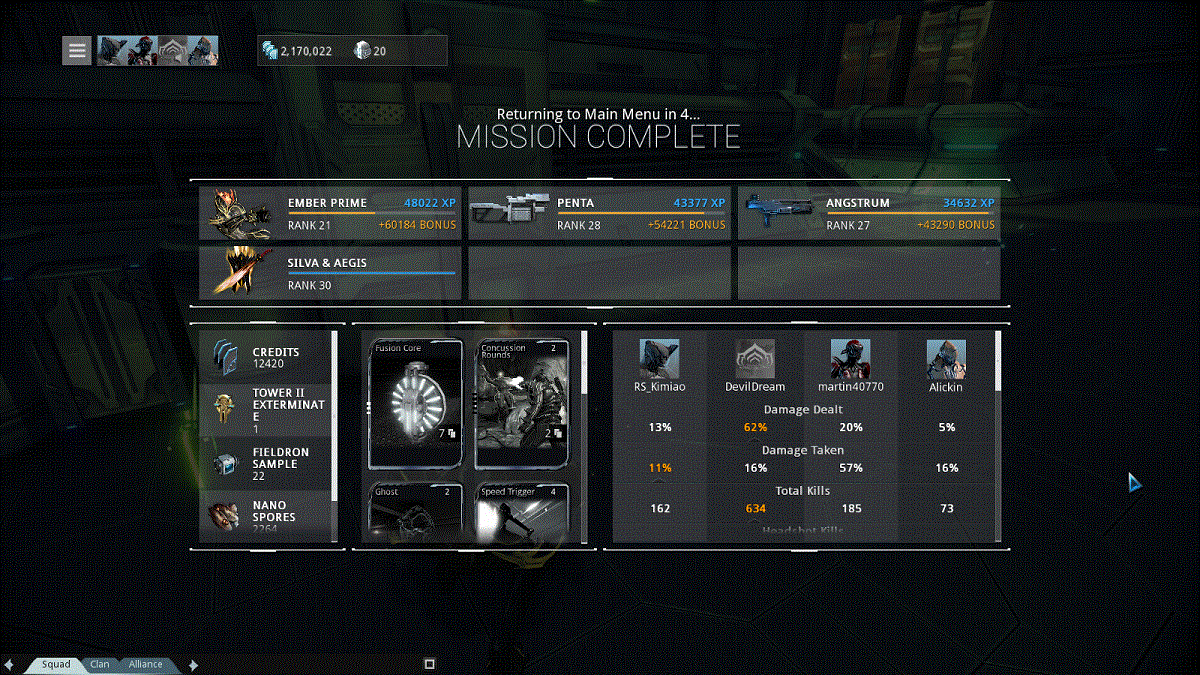Select the Silva & Aegis rank panel
Screen dimensions: 1200x675
point(330,273)
